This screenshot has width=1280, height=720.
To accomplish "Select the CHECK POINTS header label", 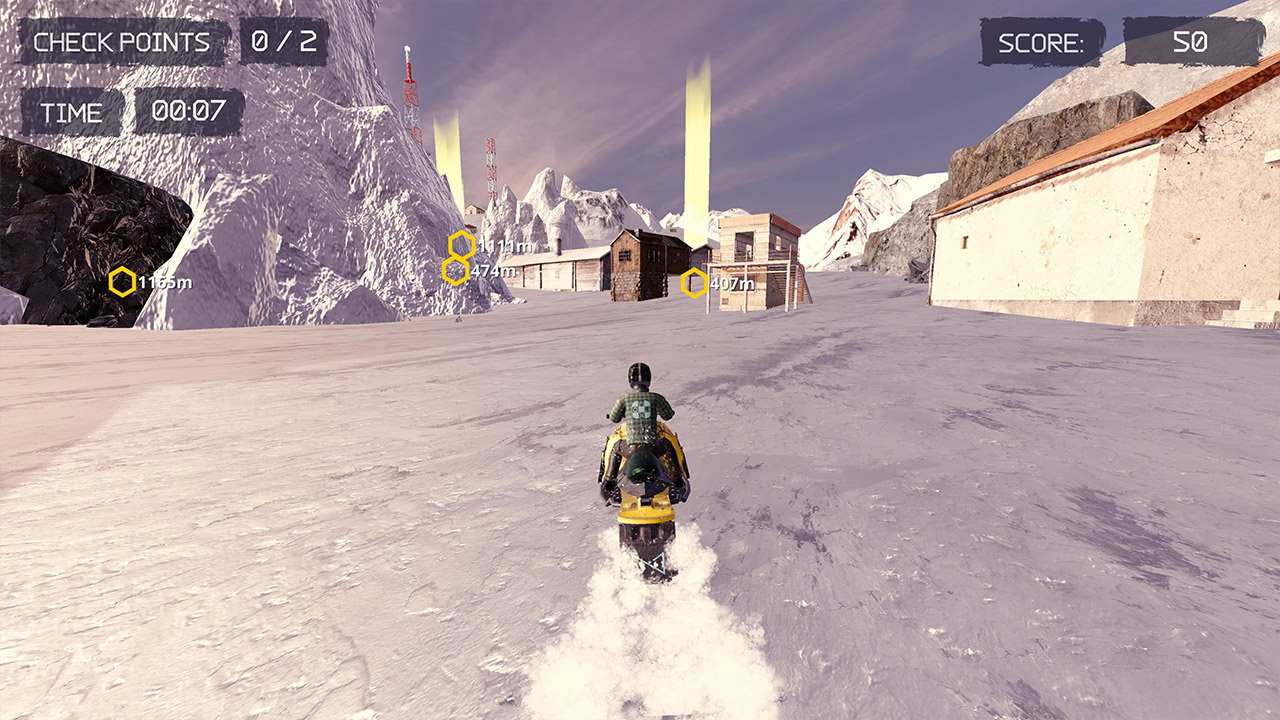I will pos(122,43).
